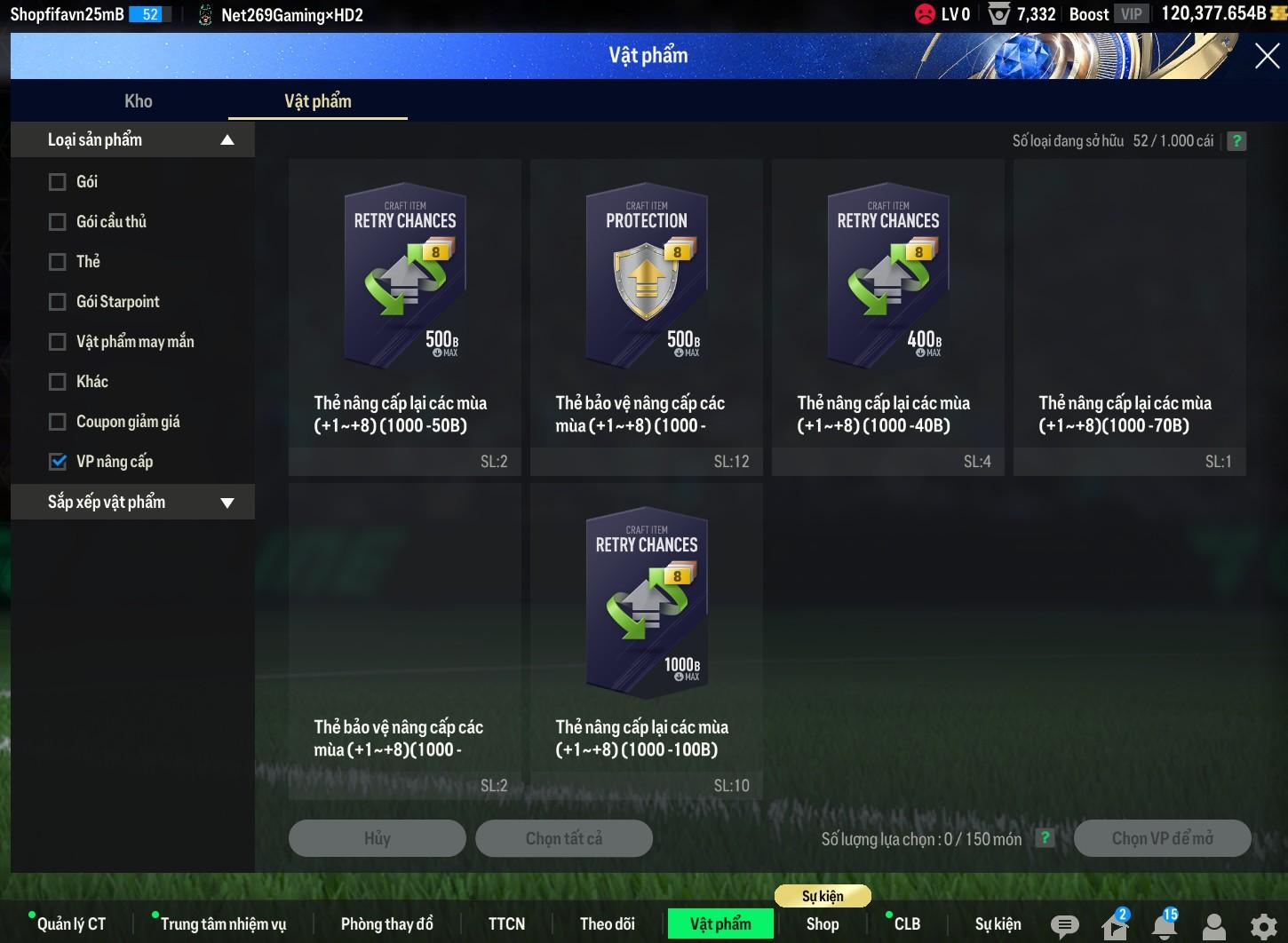Expand the Sắp xếp vật phẩm dropdown
The height and width of the screenshot is (943, 1288).
click(227, 503)
